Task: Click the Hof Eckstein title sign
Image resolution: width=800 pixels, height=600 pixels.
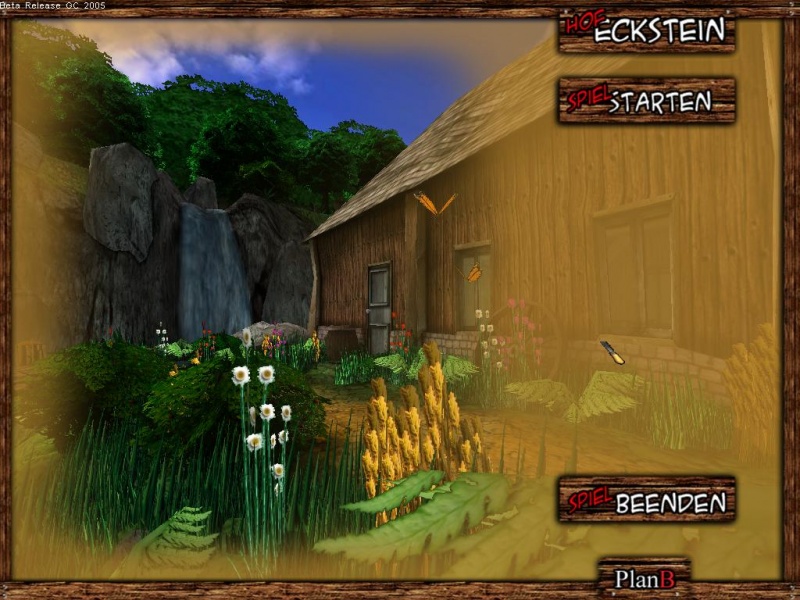Action: [x=647, y=31]
